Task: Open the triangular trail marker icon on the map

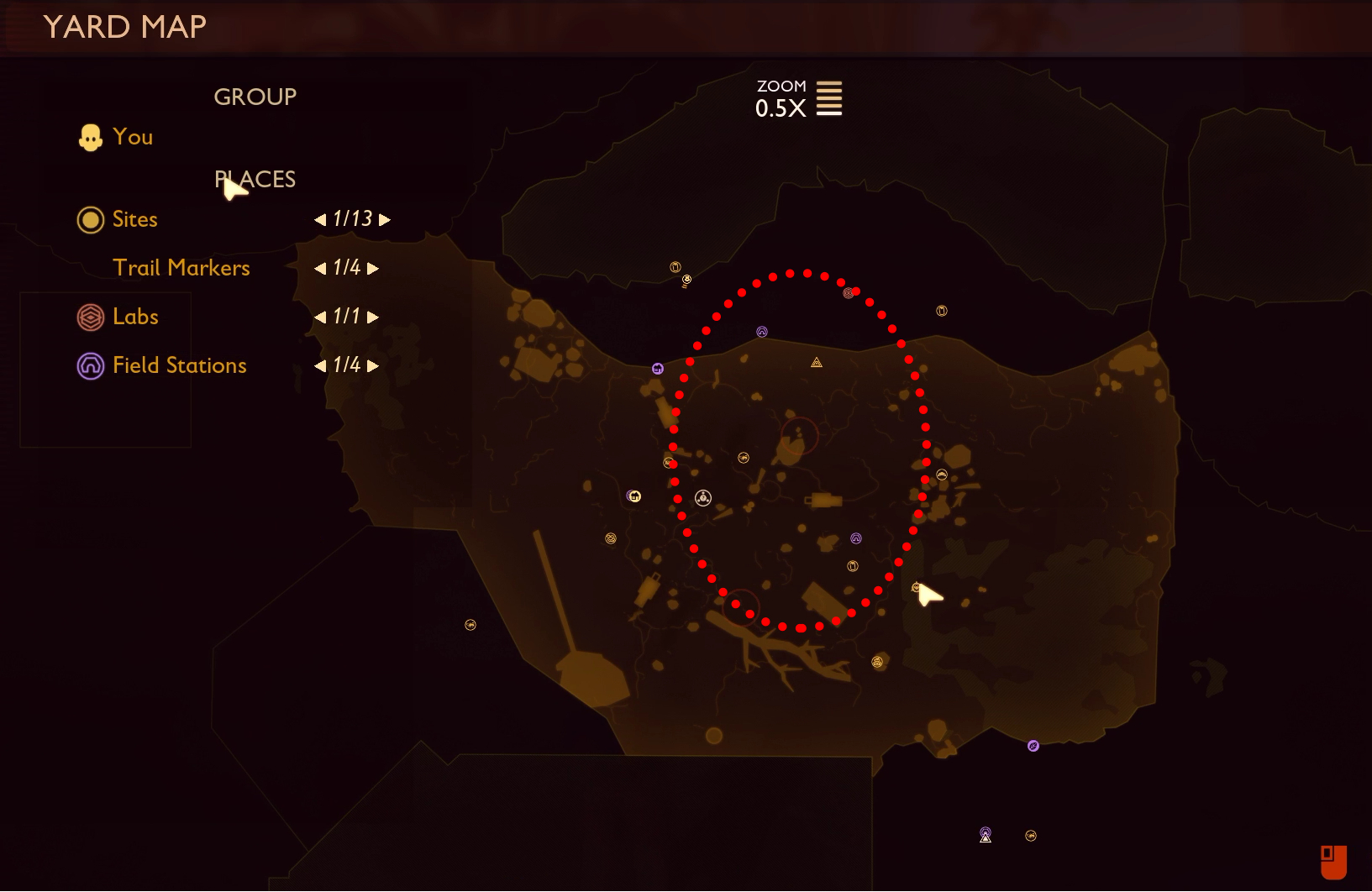Action: (816, 363)
